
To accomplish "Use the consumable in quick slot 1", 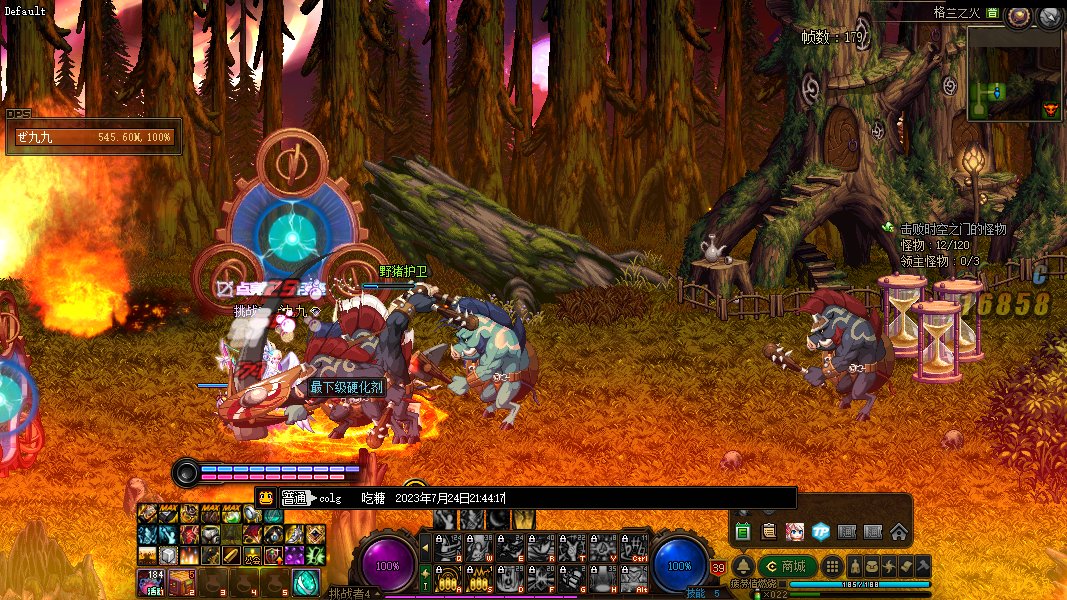I will (x=151, y=581).
